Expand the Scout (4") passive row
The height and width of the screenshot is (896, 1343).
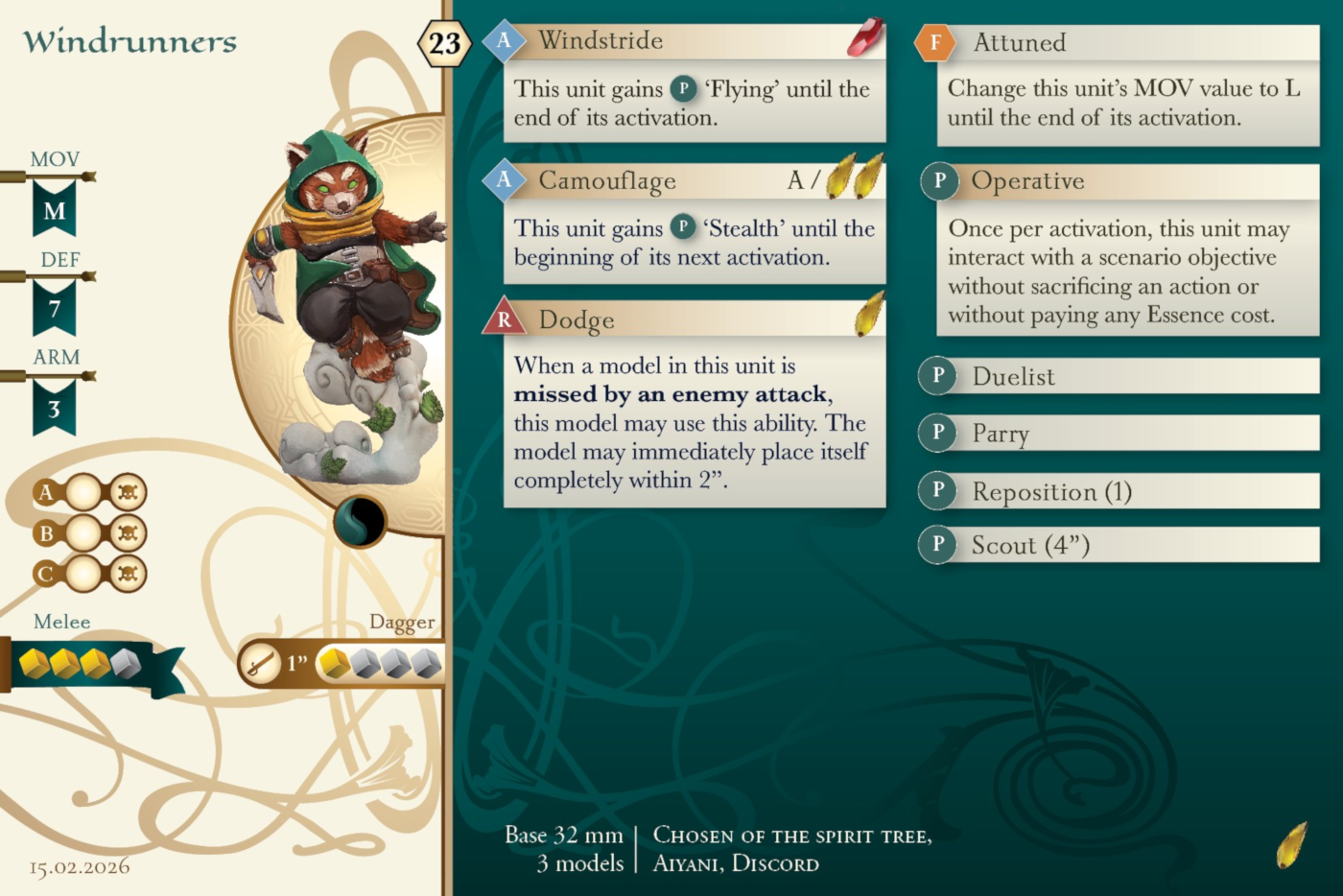point(1119,545)
